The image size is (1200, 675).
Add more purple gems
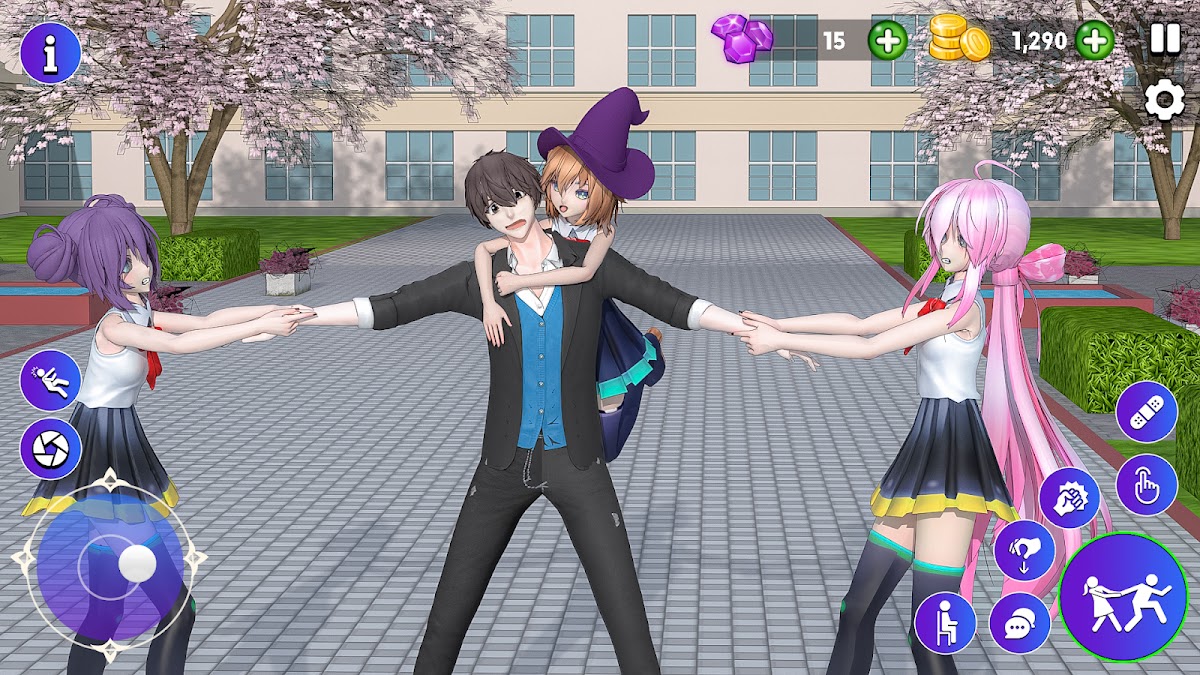[887, 41]
